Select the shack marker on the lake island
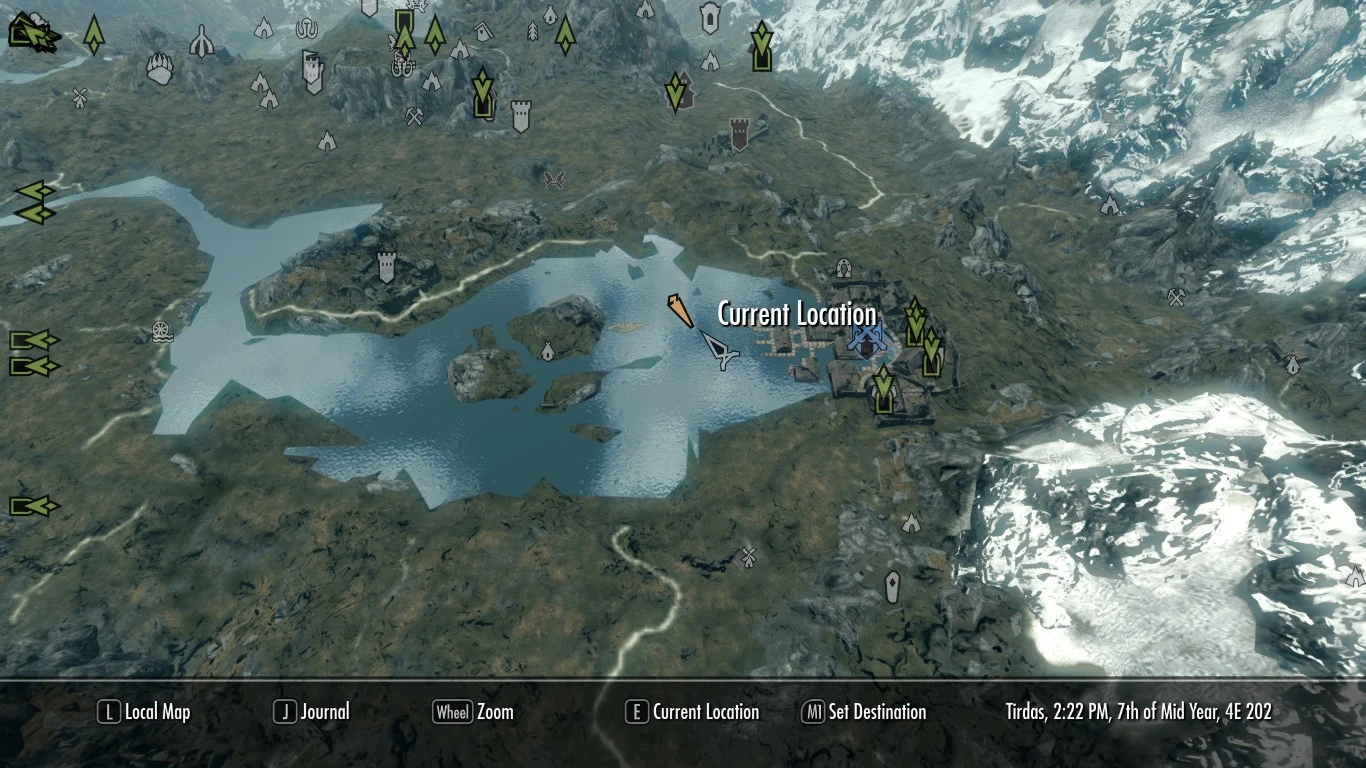The width and height of the screenshot is (1366, 768). 548,352
